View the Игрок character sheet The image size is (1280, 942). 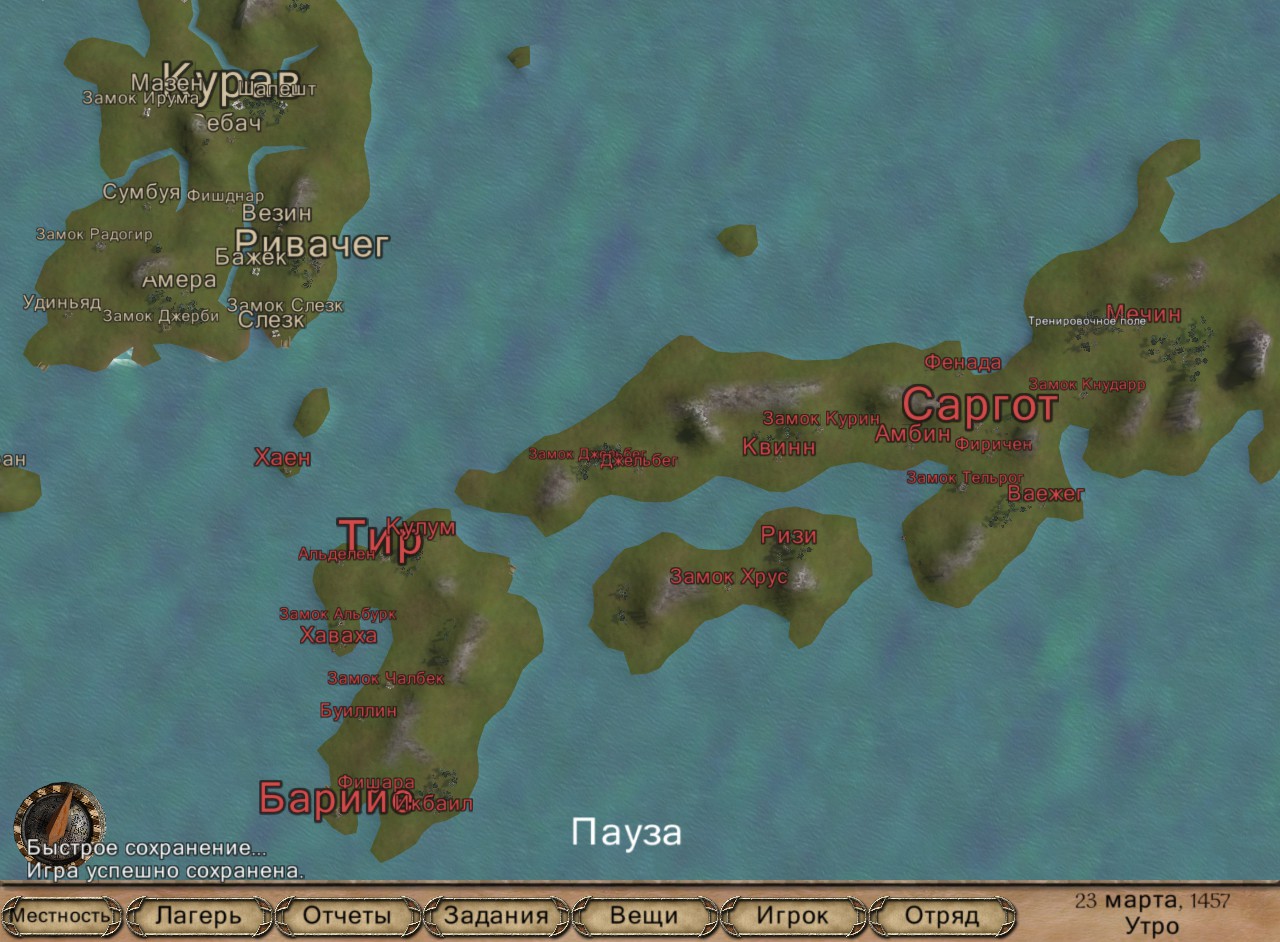coord(793,915)
